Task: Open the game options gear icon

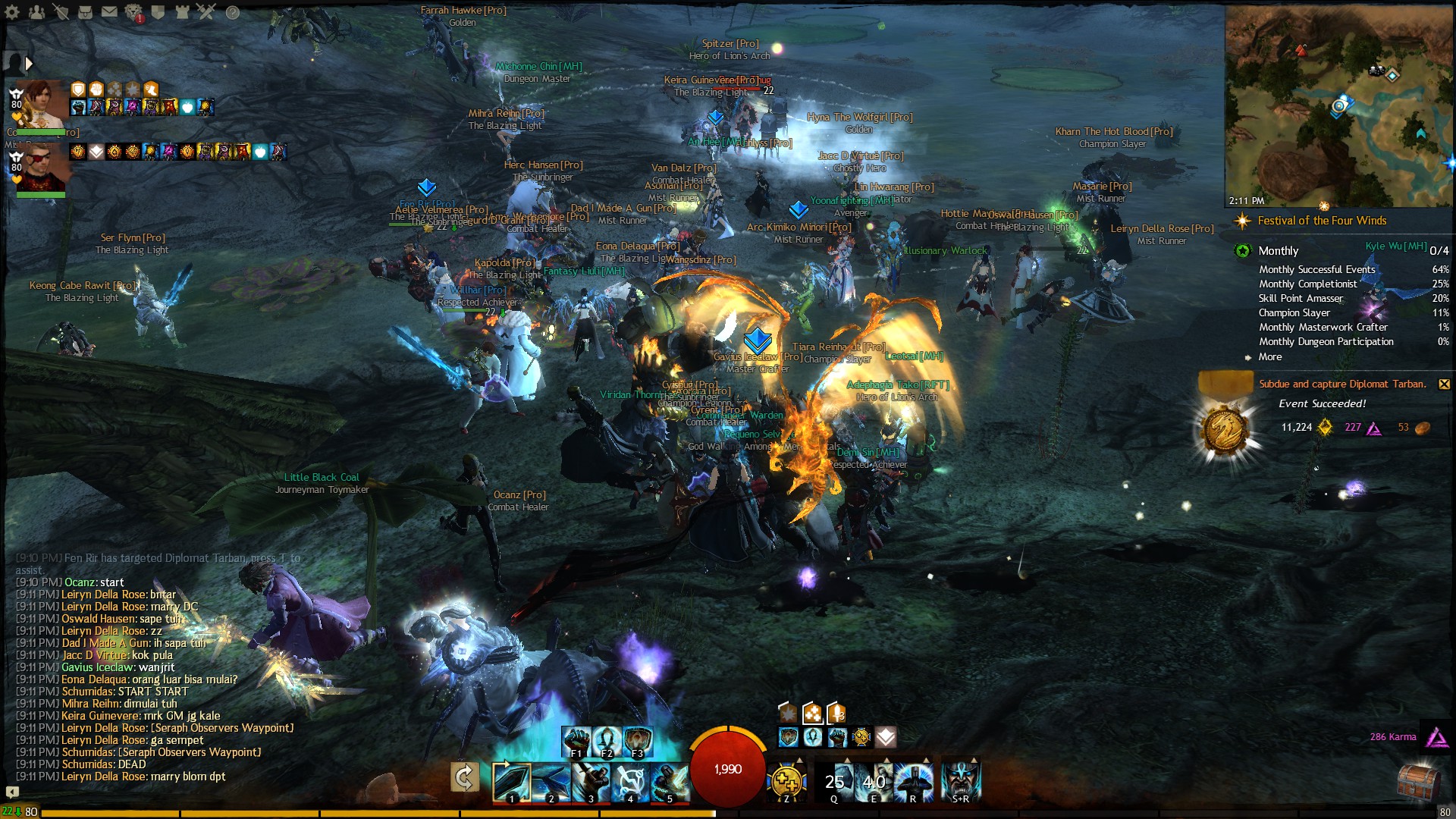Action: [13, 12]
